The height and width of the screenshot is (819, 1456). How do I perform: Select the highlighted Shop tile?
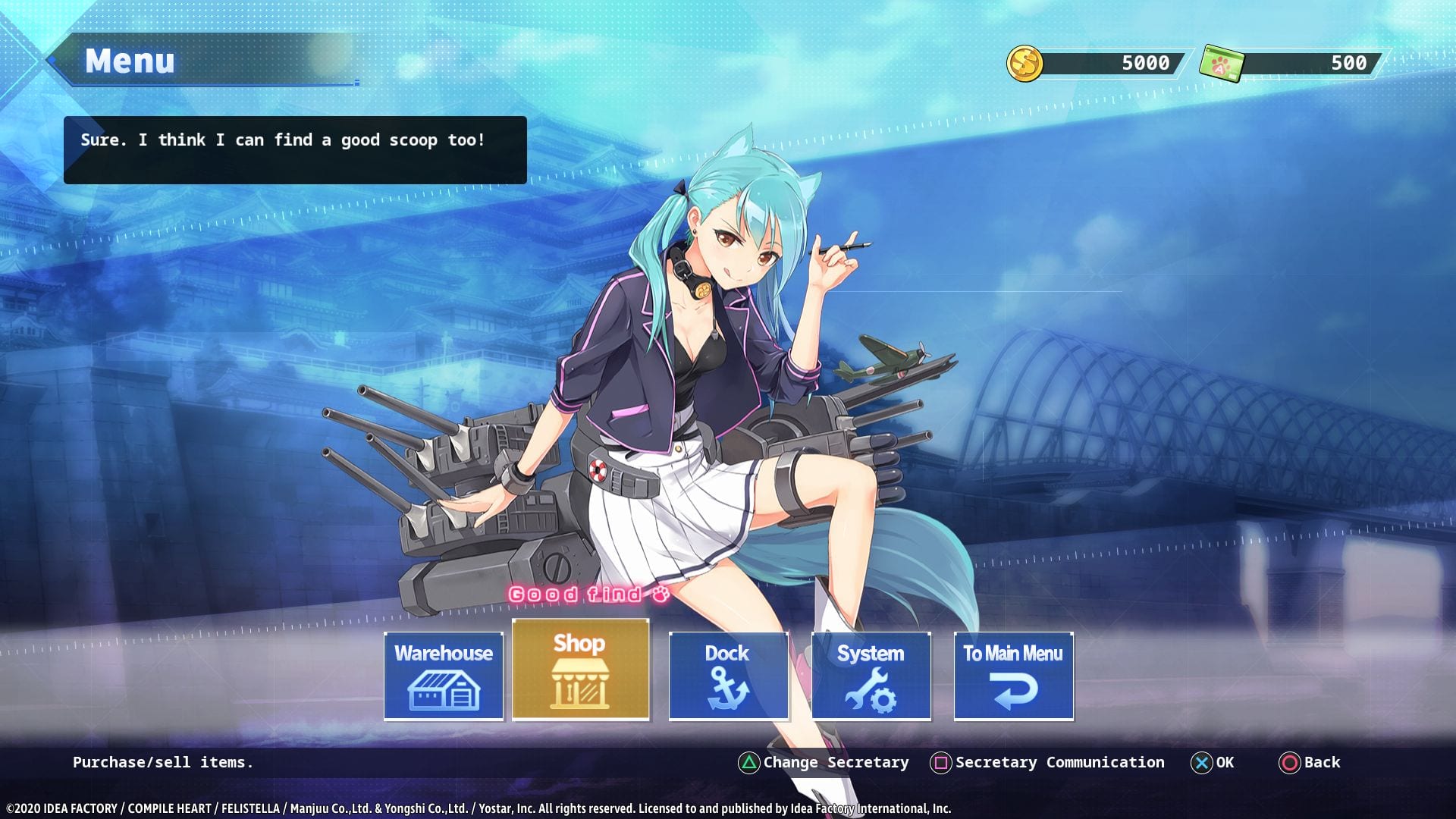point(581,670)
